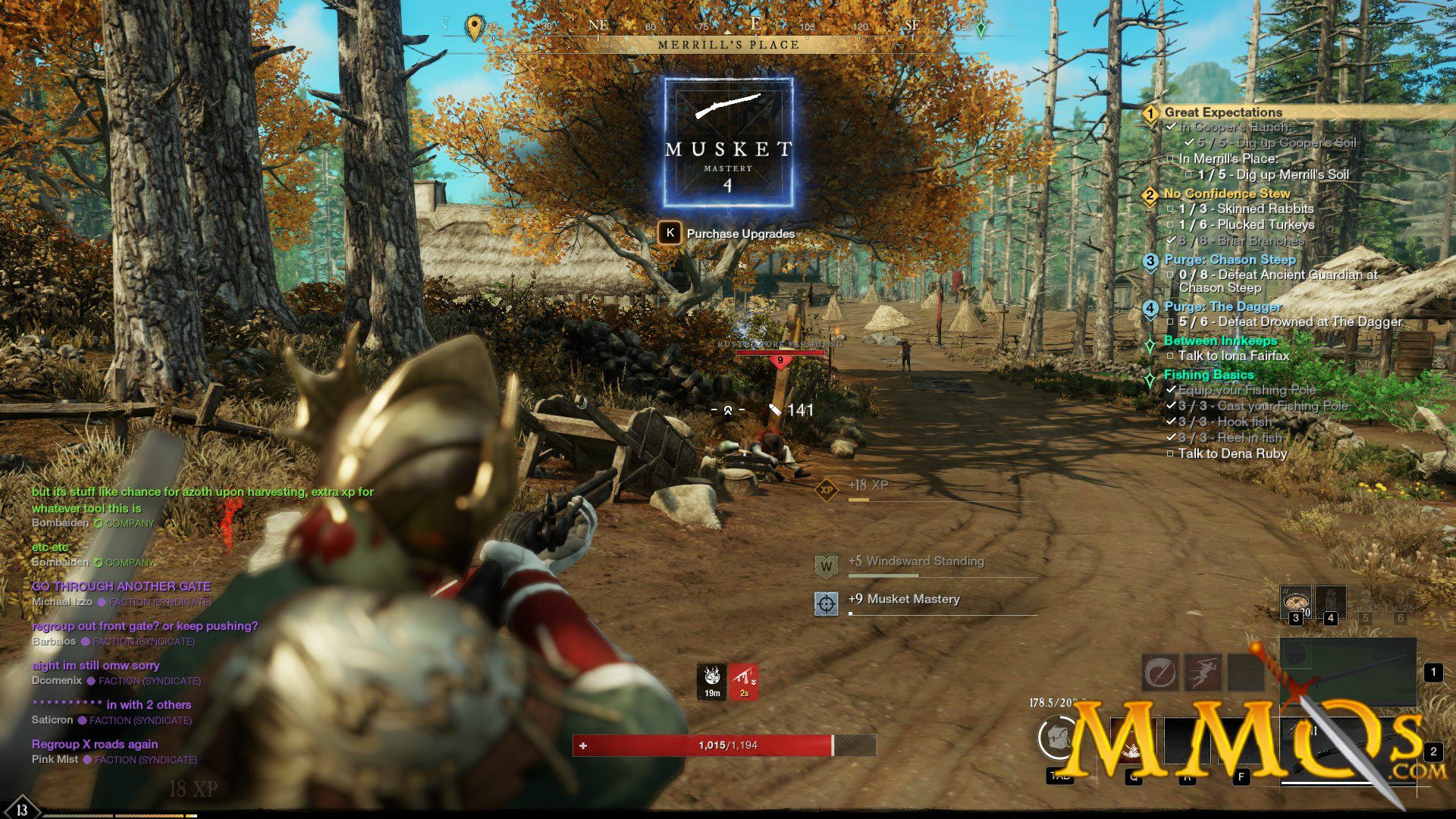Activate the circular sword slash ability
The width and height of the screenshot is (1456, 819).
tap(1160, 672)
